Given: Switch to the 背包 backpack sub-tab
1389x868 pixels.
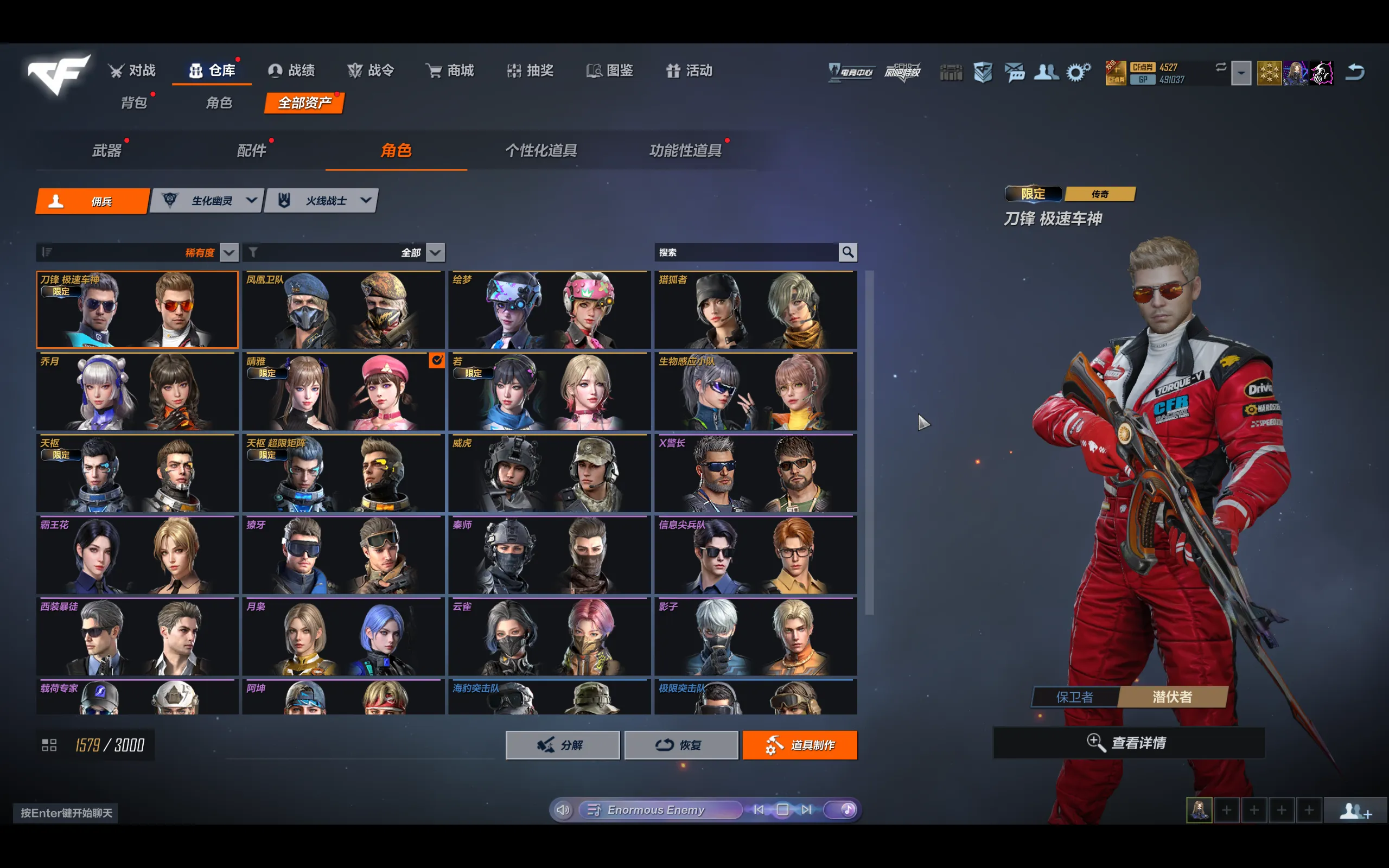Looking at the screenshot, I should tap(133, 103).
